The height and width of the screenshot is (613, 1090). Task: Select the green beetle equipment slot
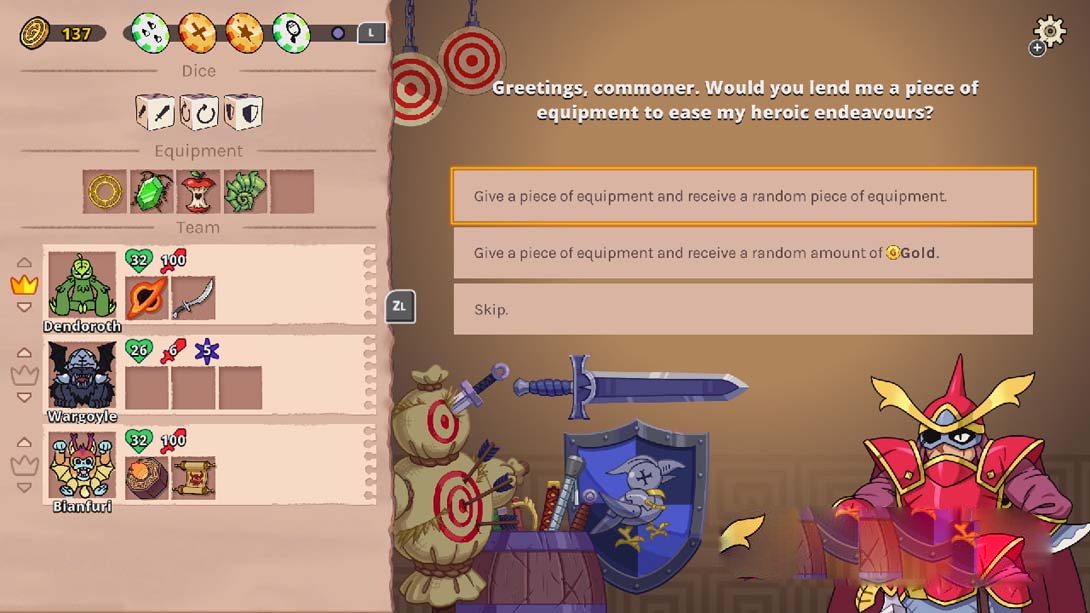pyautogui.click(x=151, y=191)
